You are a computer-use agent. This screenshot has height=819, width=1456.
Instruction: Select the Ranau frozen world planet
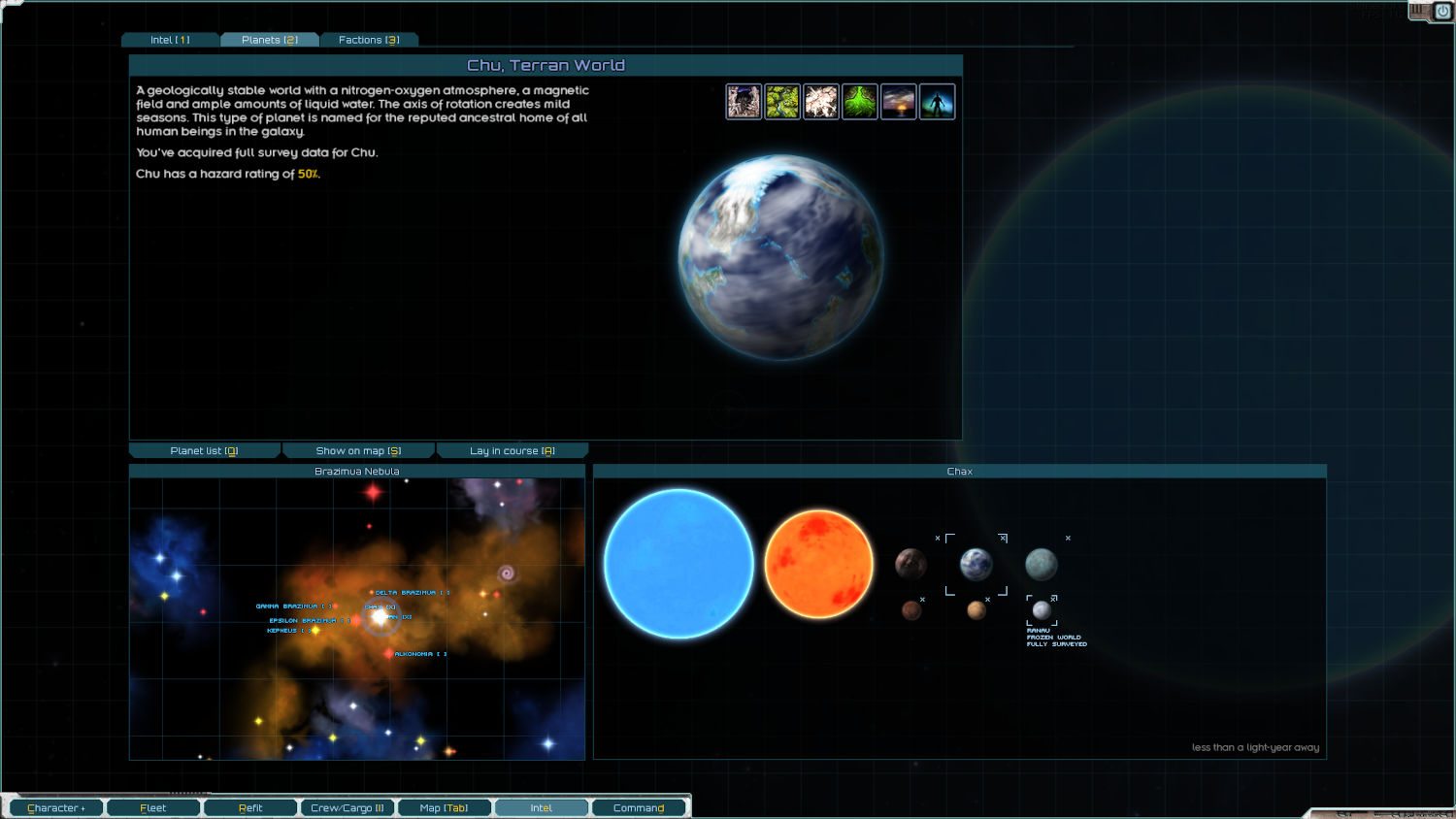pos(1042,610)
